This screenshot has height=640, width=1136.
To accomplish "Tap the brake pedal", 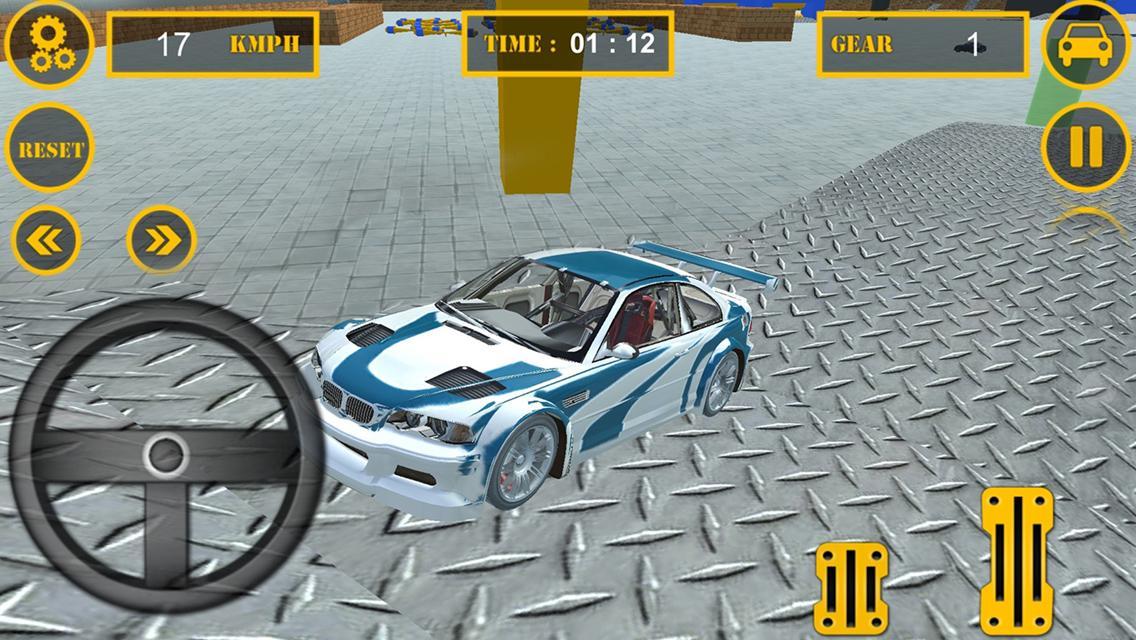I will [851, 587].
